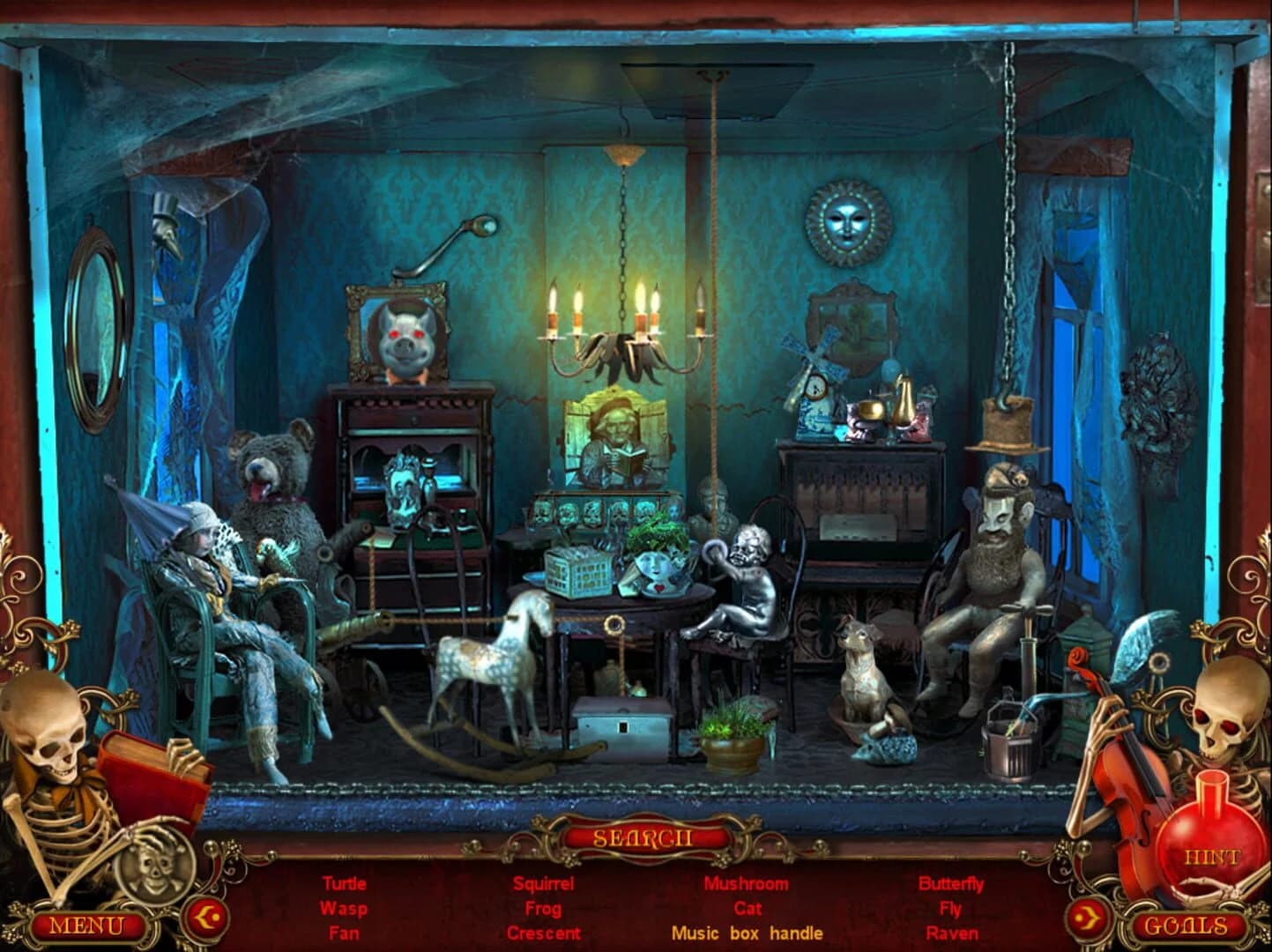Open the MENU
The width and height of the screenshot is (1272, 952).
(88, 926)
